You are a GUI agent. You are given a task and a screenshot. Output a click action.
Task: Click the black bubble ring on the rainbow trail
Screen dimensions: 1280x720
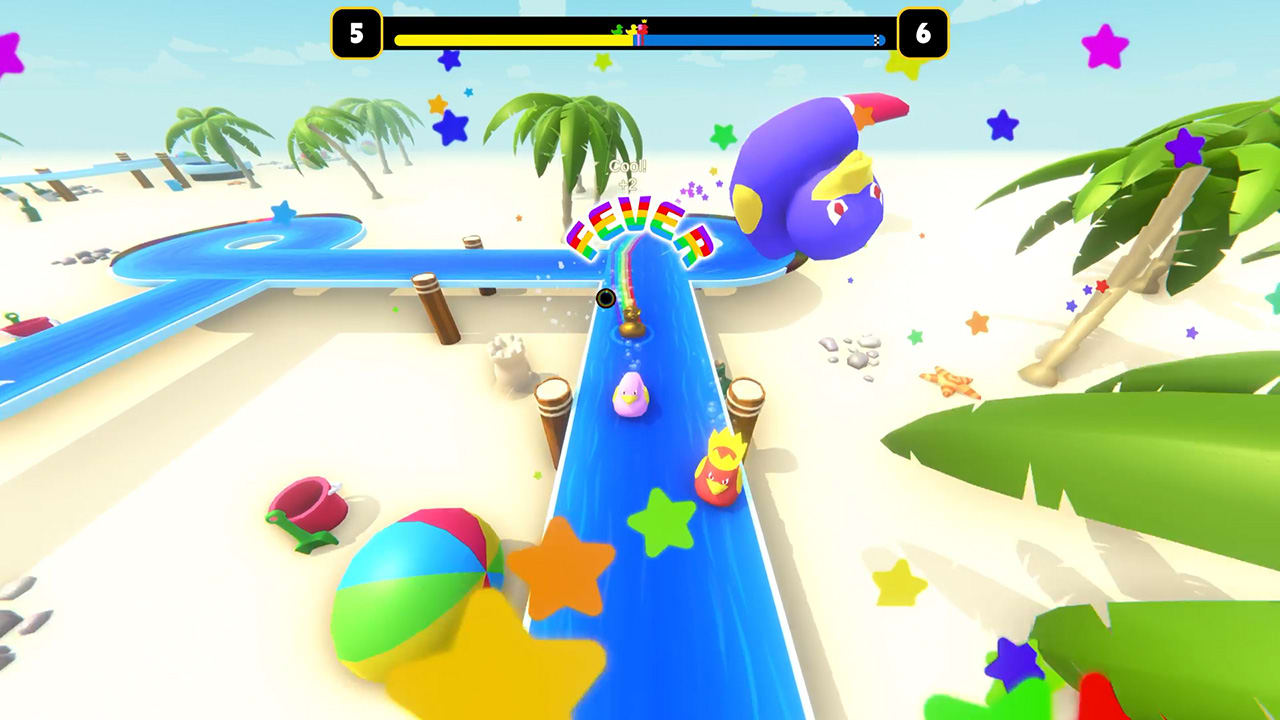tap(606, 297)
